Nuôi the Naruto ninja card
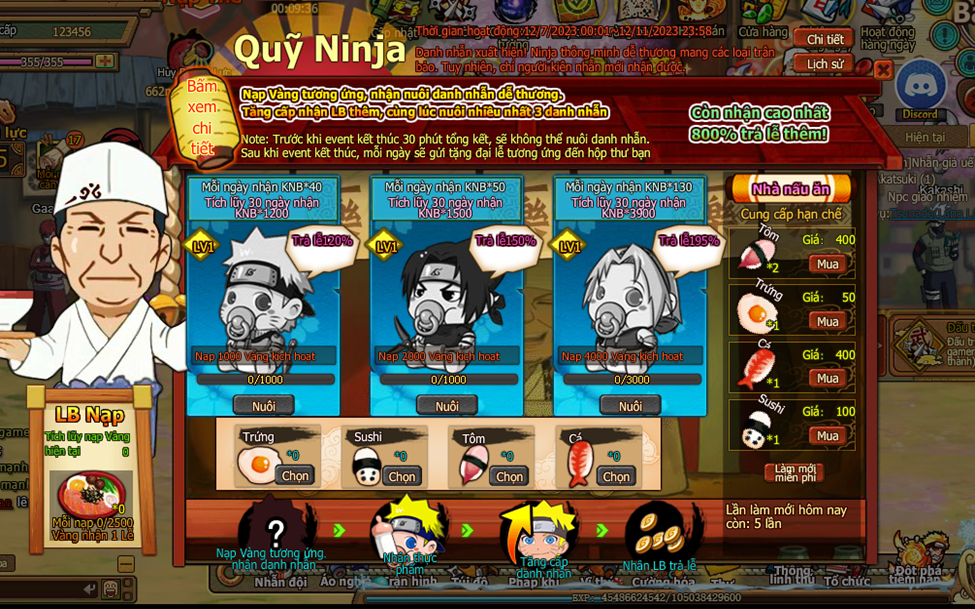This screenshot has height=609, width=975. tap(264, 406)
